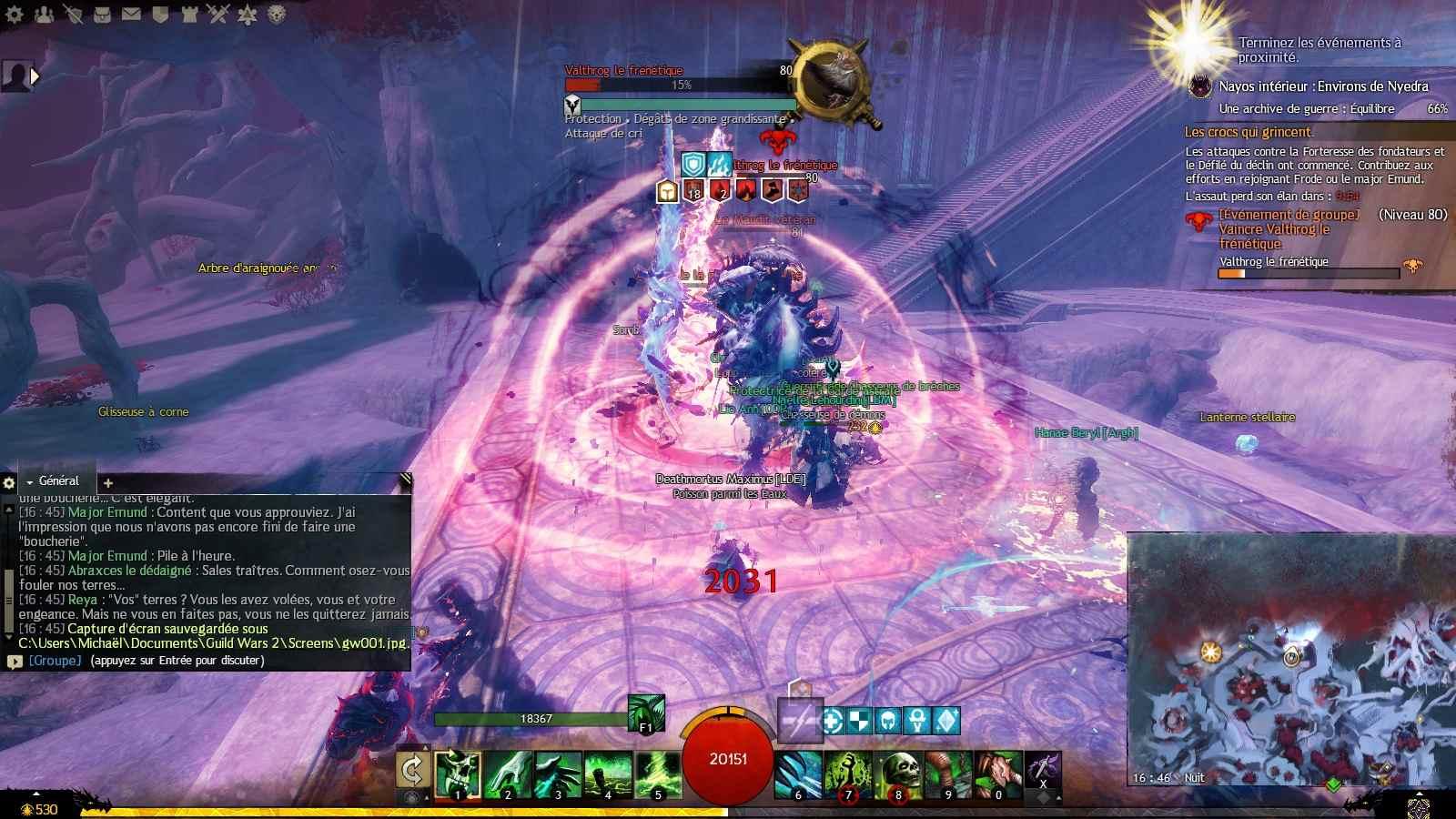Activate the green skull skill in slot 1
Viewport: 1456px width, 819px height.
coord(457,774)
